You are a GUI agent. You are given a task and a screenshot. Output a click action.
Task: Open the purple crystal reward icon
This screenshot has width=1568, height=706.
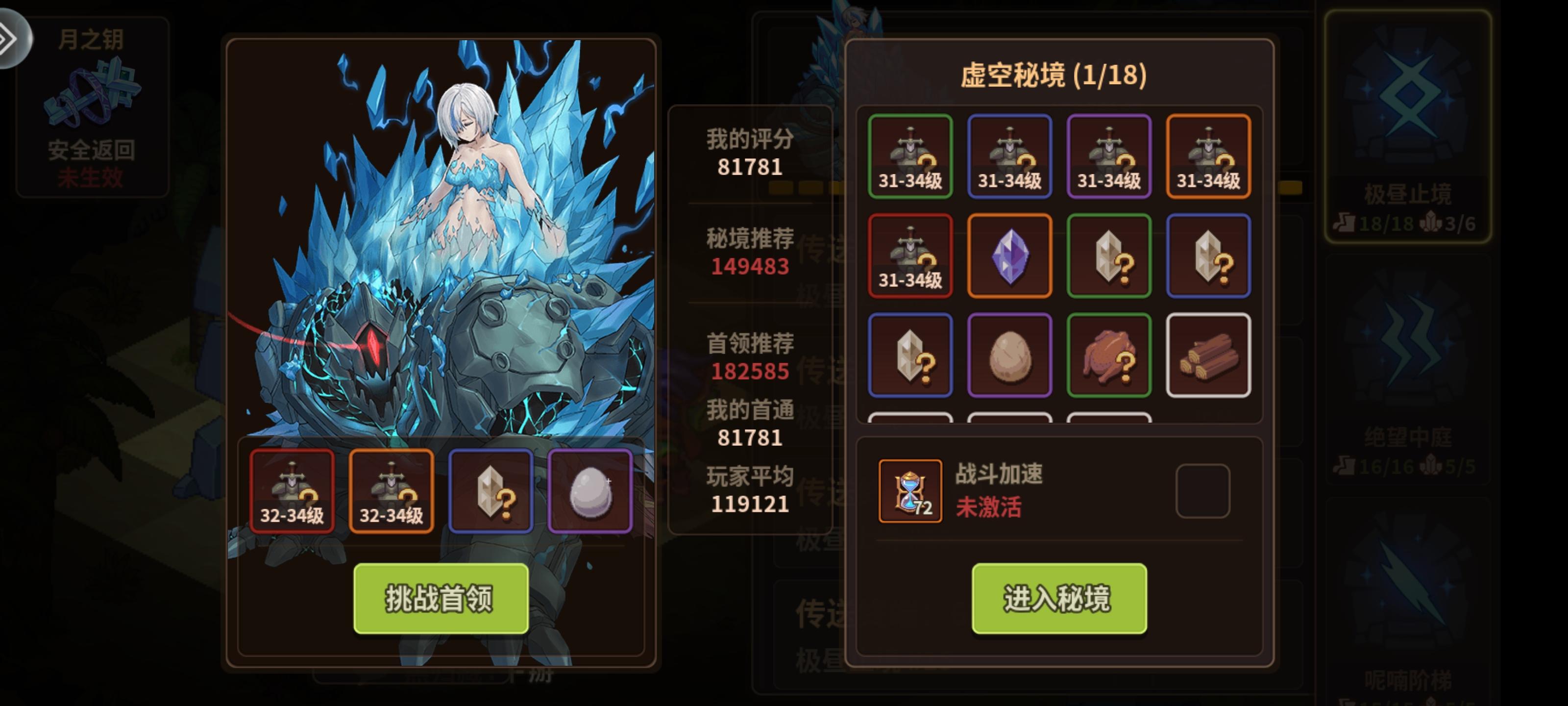(1010, 256)
